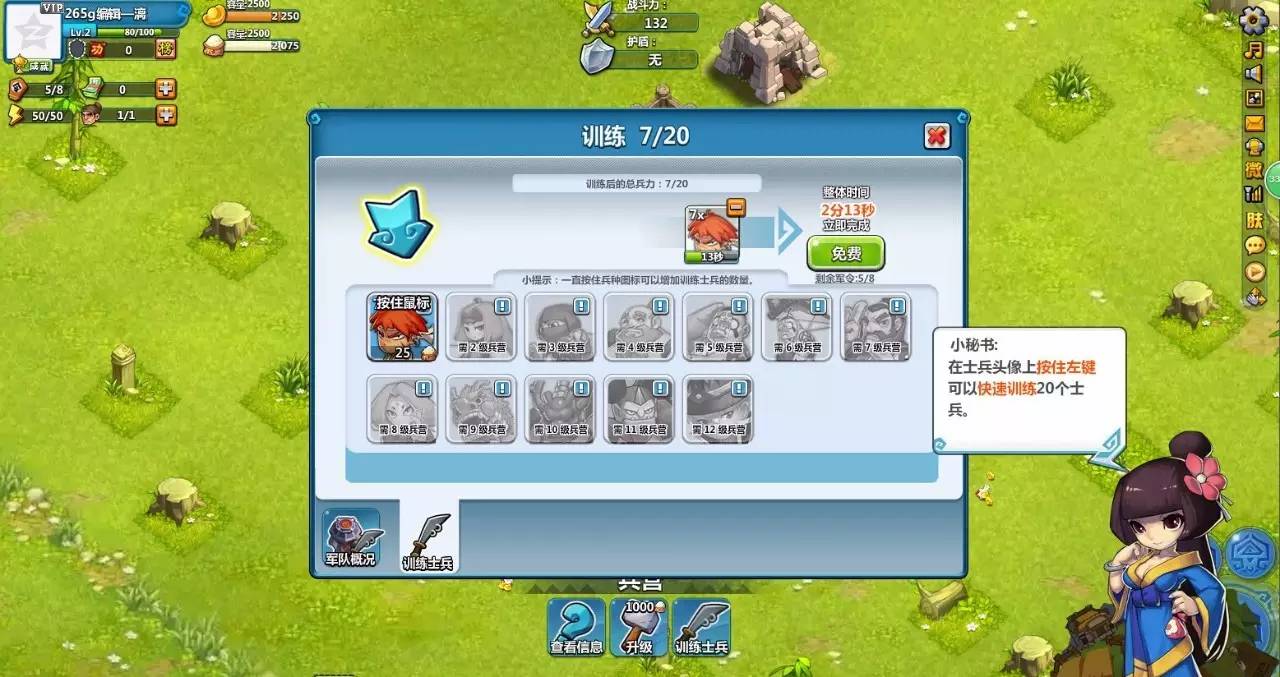Switch to the 军队概况 army overview tab
Viewport: 1280px width, 677px height.
350,538
